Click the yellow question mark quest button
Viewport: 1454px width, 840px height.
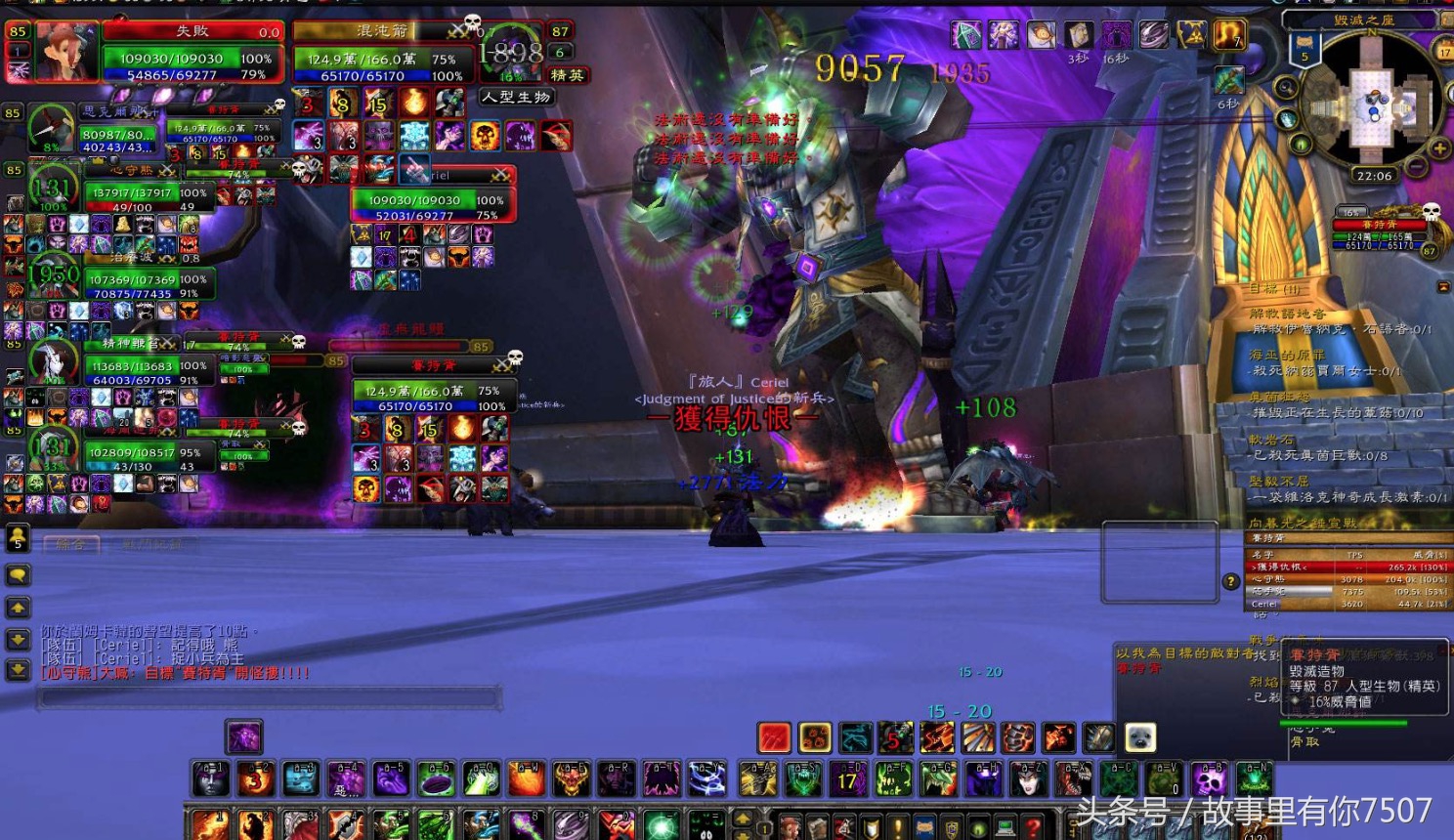pyautogui.click(x=1230, y=581)
